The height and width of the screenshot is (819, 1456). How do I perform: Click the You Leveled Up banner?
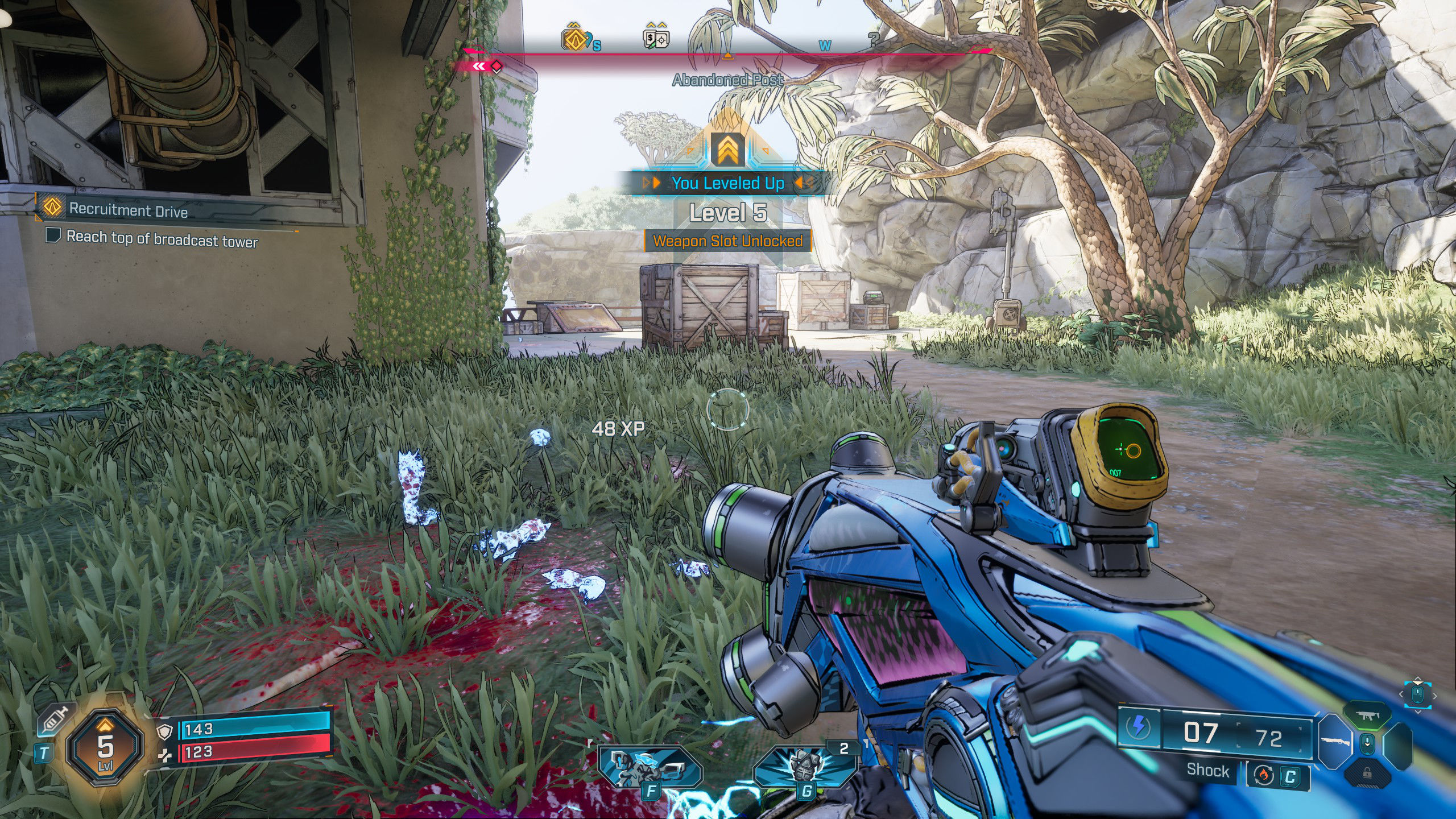click(x=727, y=183)
